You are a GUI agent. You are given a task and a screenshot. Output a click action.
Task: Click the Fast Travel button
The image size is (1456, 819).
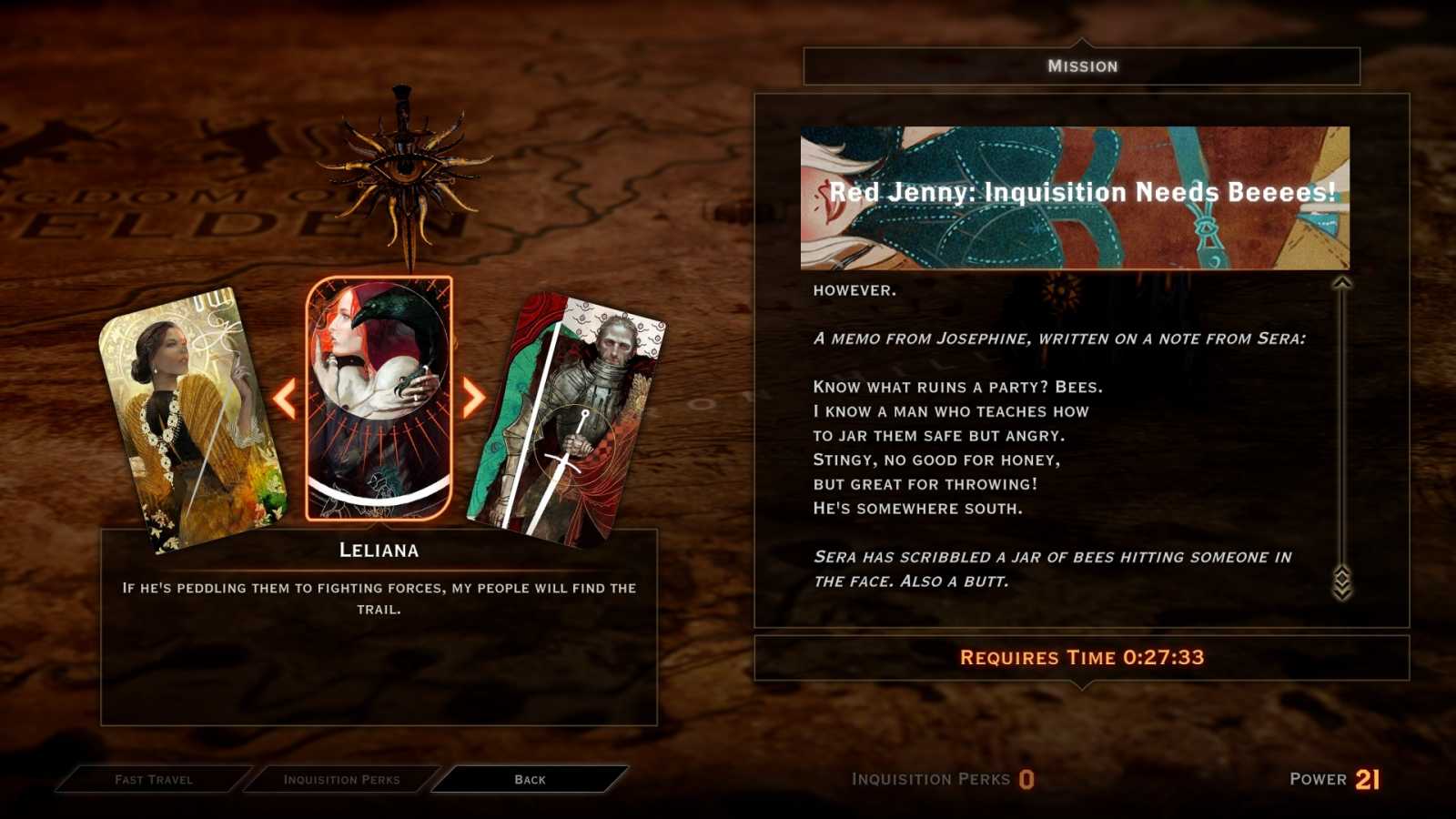point(153,779)
